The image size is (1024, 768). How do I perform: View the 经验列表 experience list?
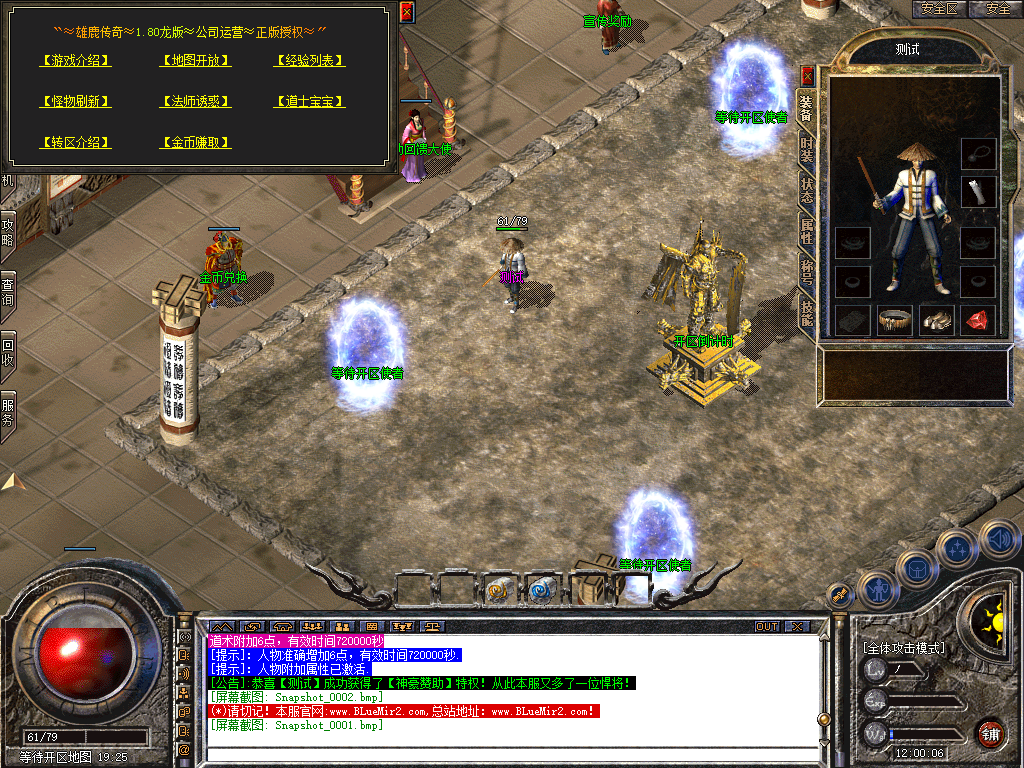coord(310,60)
